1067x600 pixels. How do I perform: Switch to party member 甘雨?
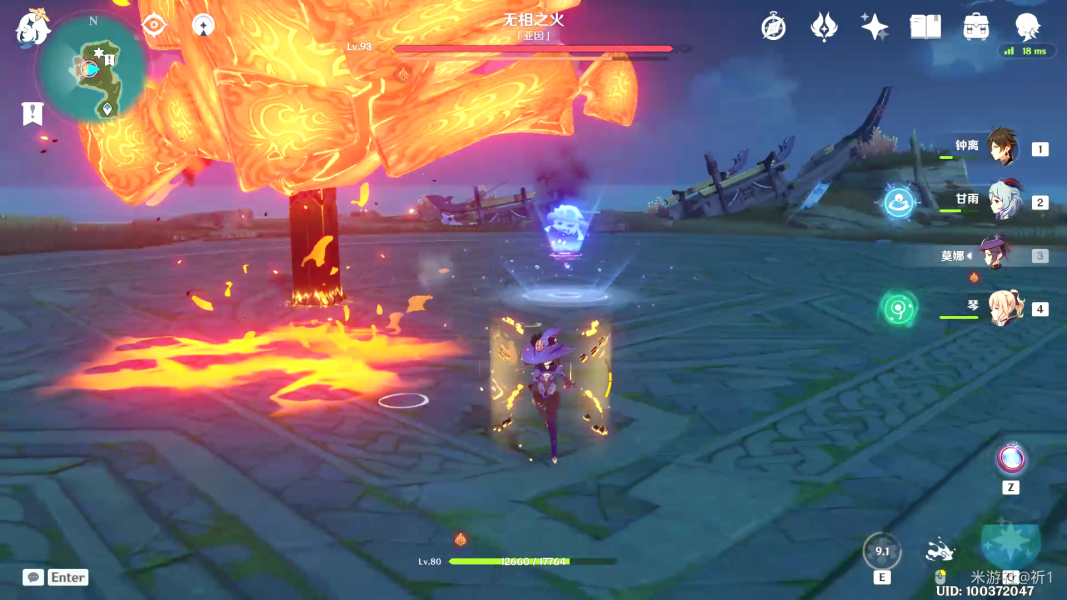(1001, 201)
